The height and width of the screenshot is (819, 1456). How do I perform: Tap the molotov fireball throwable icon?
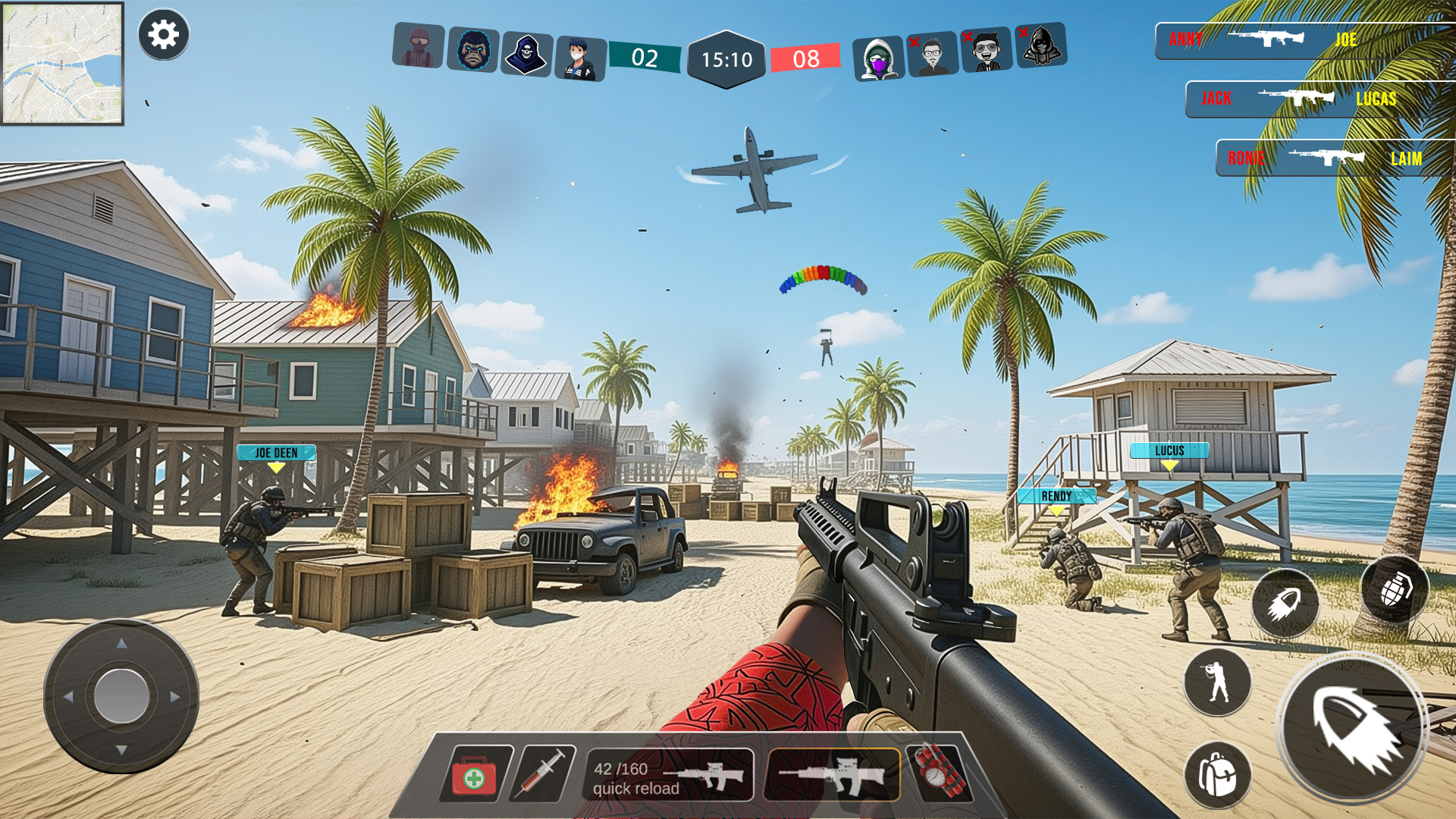click(1285, 601)
